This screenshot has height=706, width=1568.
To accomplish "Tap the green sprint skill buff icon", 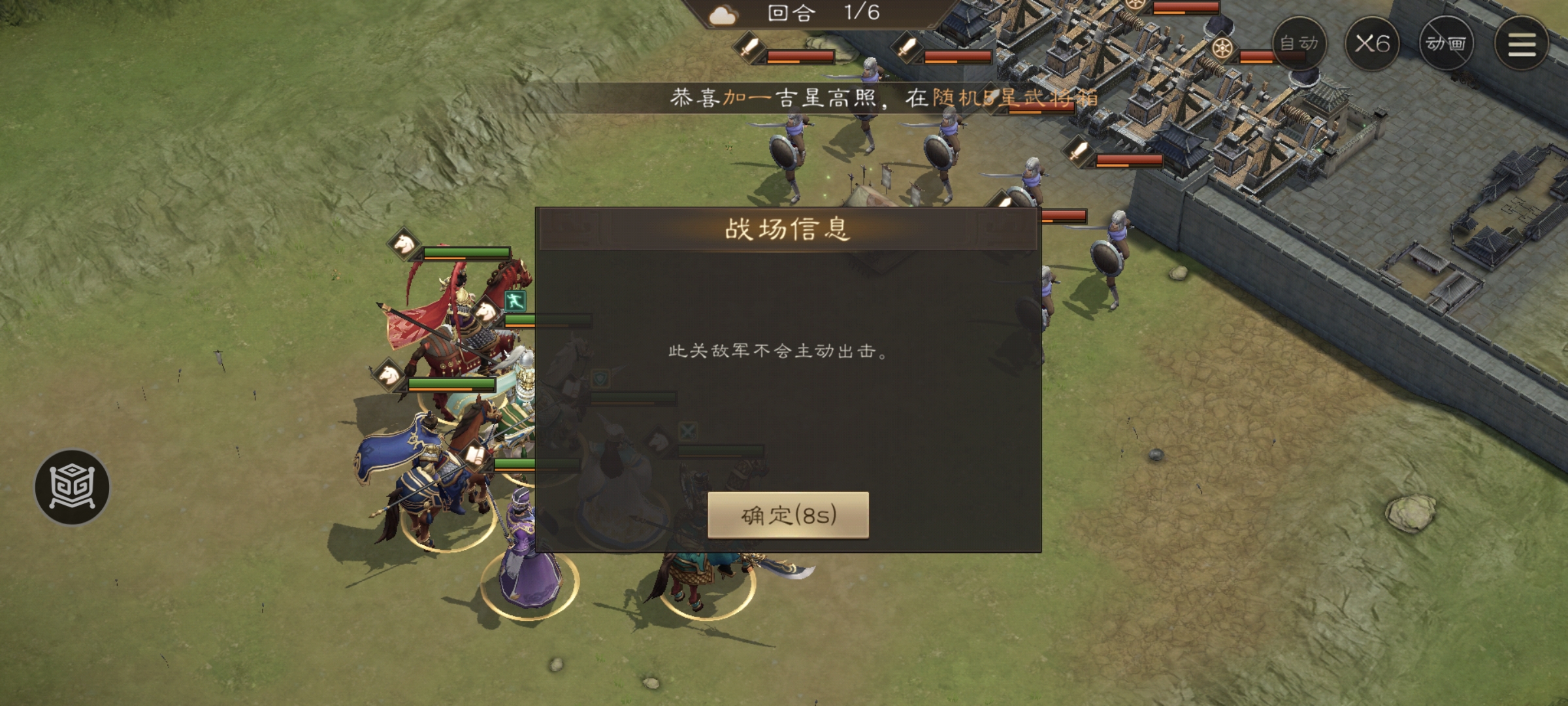I will (515, 301).
